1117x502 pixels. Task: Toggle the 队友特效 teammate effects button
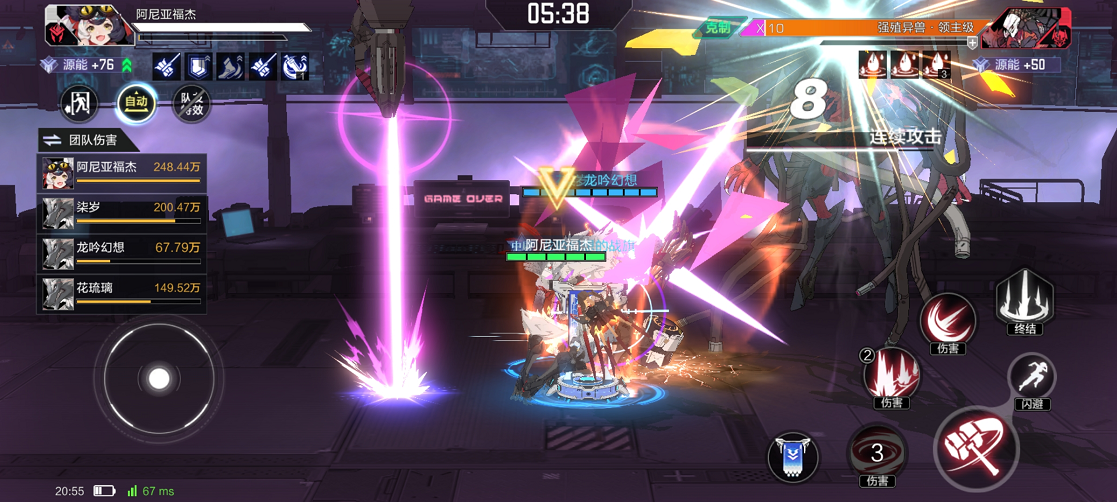point(191,103)
